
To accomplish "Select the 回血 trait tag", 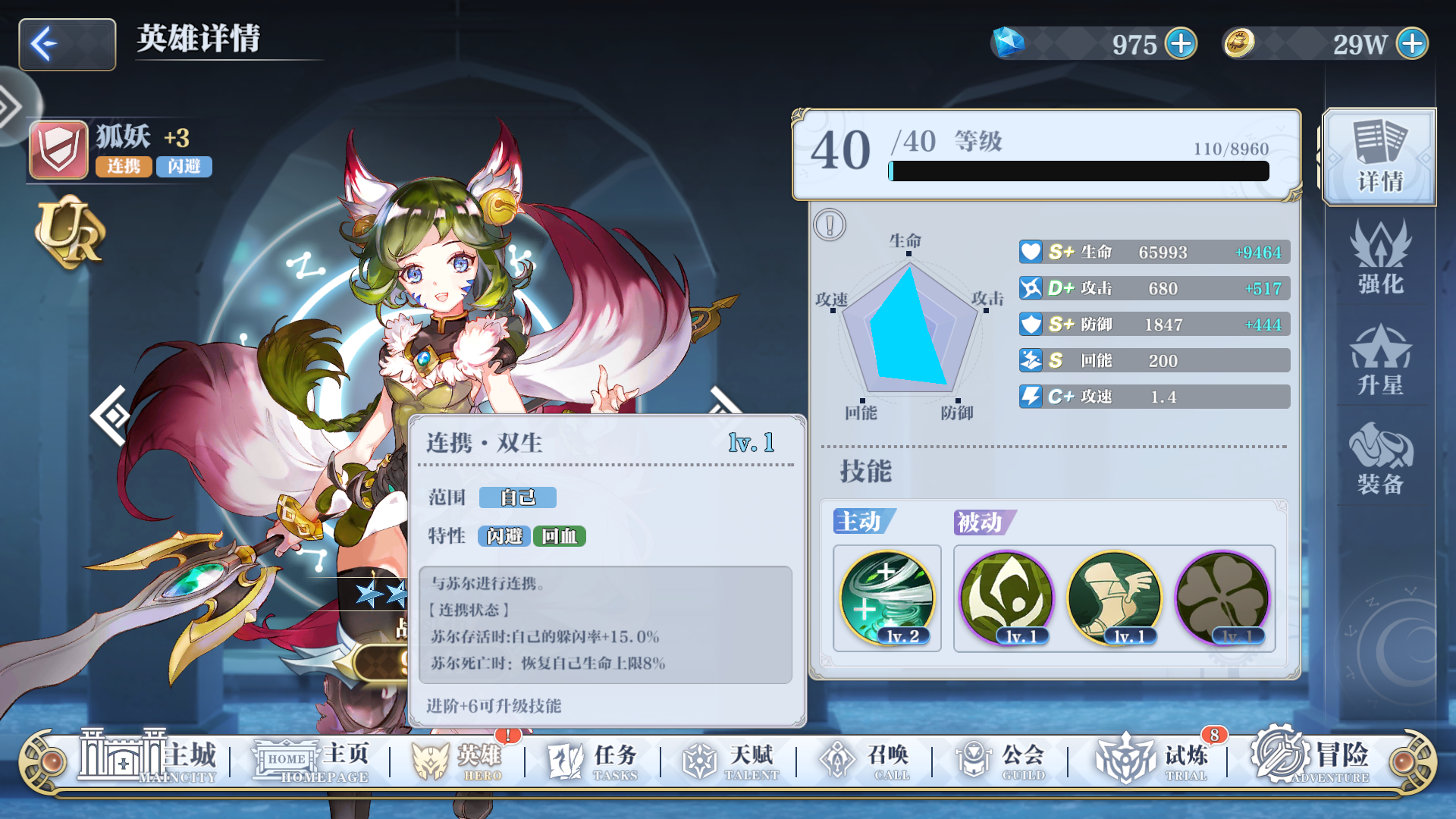I will [x=559, y=535].
